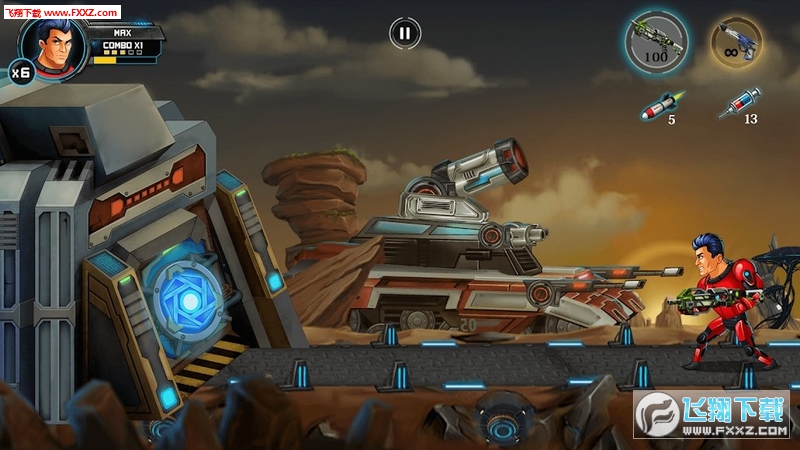800x450 pixels.
Task: Select the green rifle weapon with 100 ammo
Action: coord(655,42)
